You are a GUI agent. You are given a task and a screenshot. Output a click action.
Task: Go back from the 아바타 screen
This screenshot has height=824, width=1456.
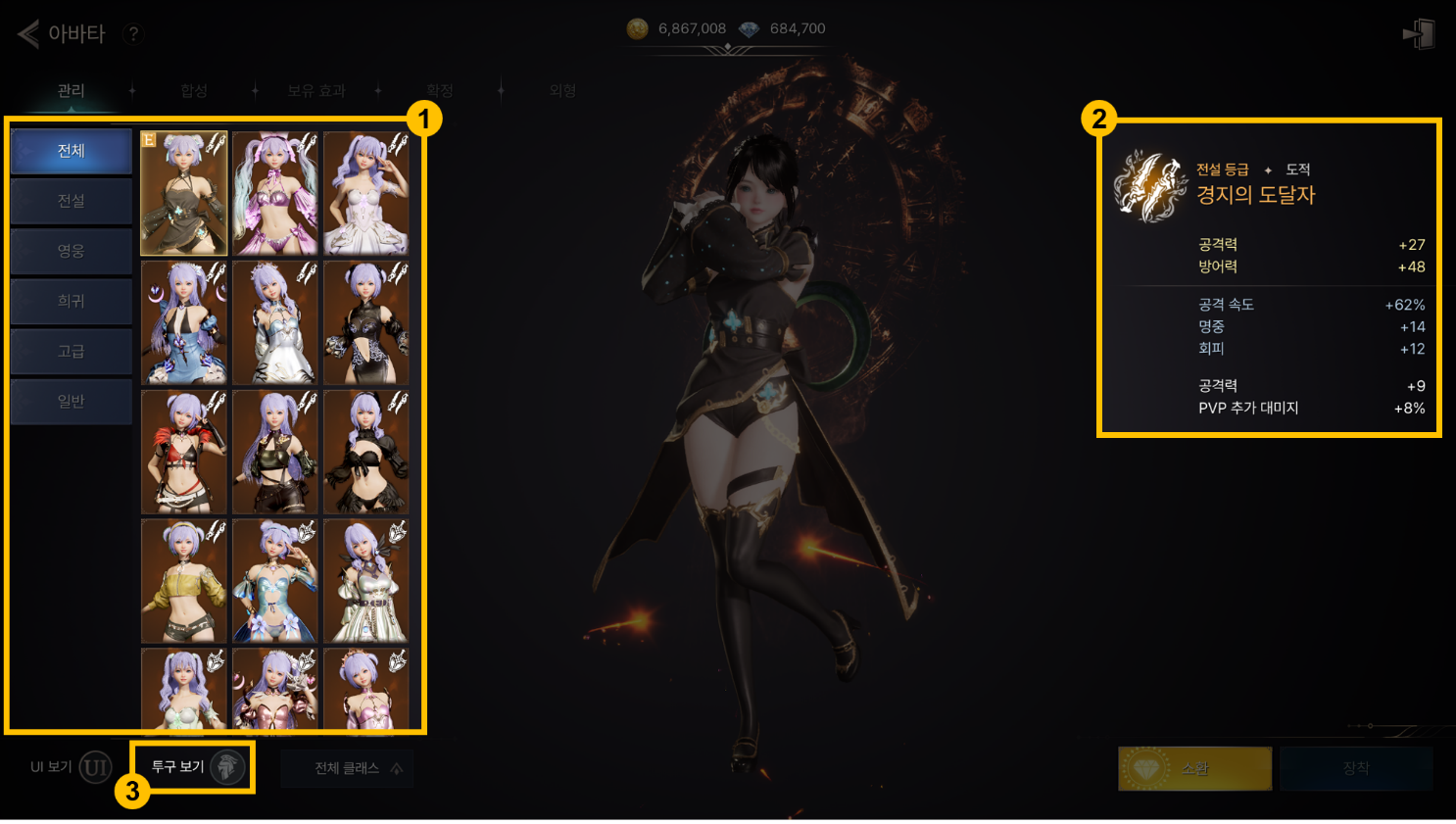(29, 34)
